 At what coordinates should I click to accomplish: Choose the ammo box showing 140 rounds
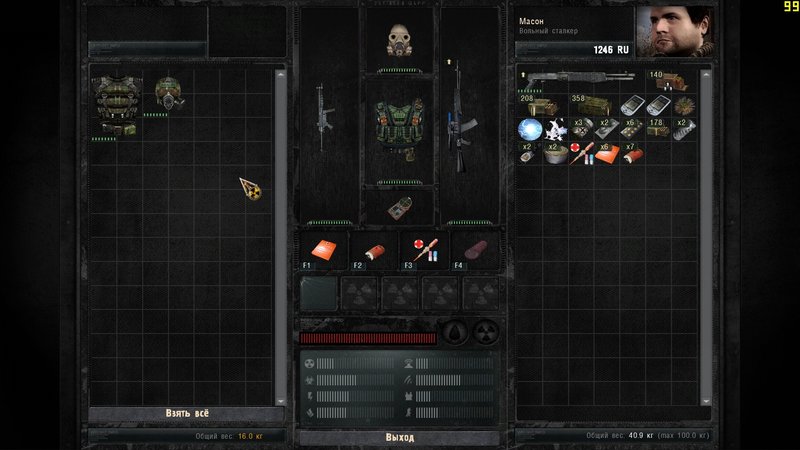[x=667, y=80]
